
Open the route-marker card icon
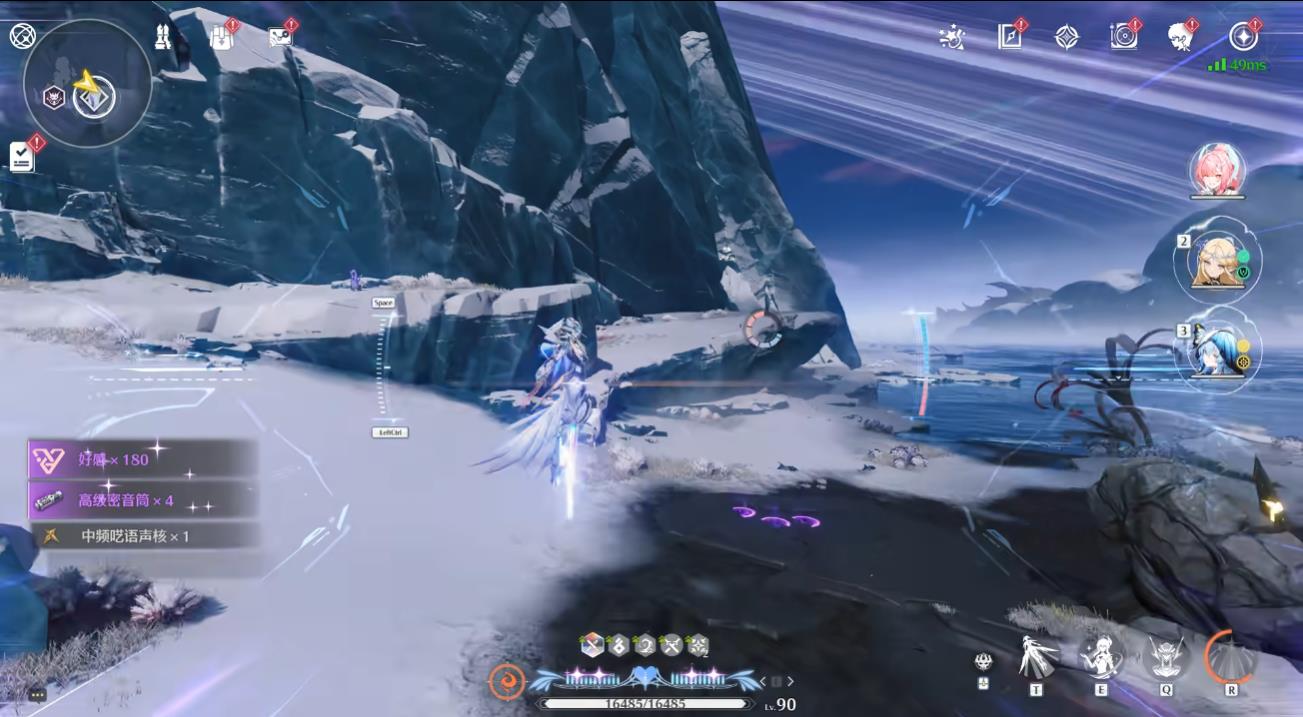[280, 37]
